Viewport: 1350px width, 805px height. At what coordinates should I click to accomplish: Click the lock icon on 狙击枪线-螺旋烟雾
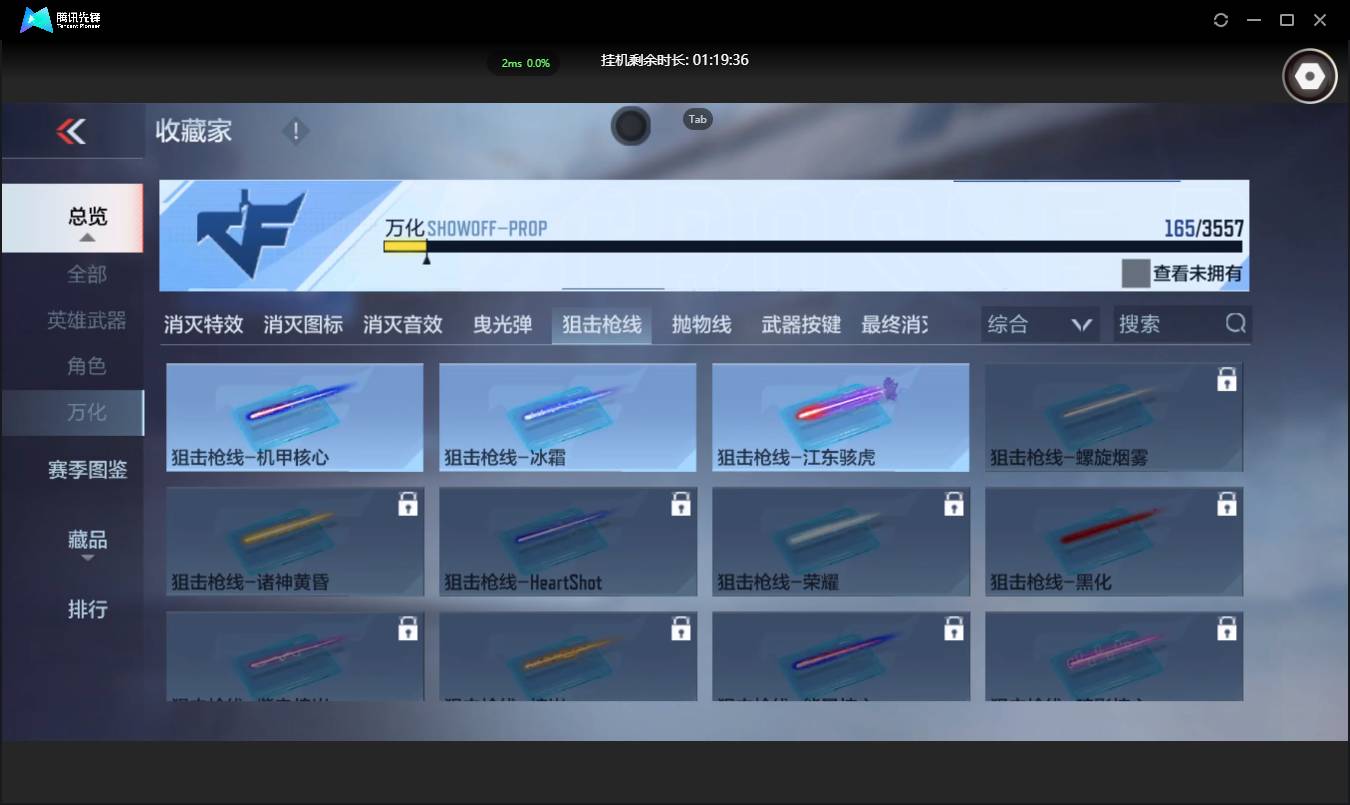click(x=1227, y=380)
